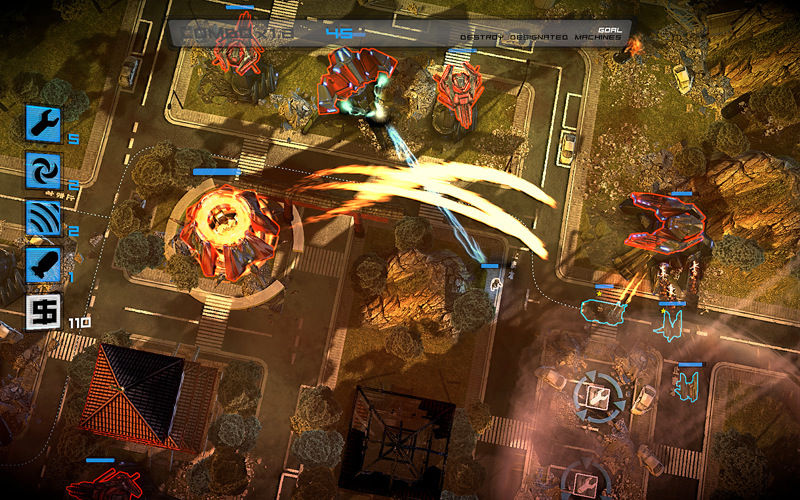
Task: Activate the wrench repair ability
Action: (x=44, y=123)
